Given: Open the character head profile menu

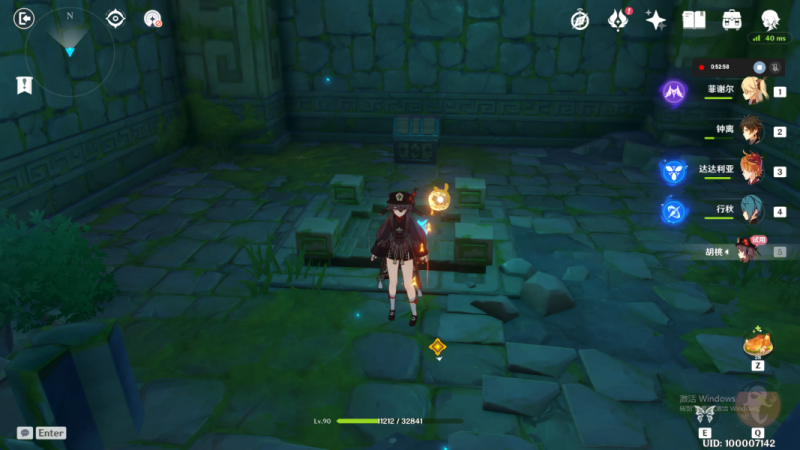Looking at the screenshot, I should pyautogui.click(x=770, y=20).
